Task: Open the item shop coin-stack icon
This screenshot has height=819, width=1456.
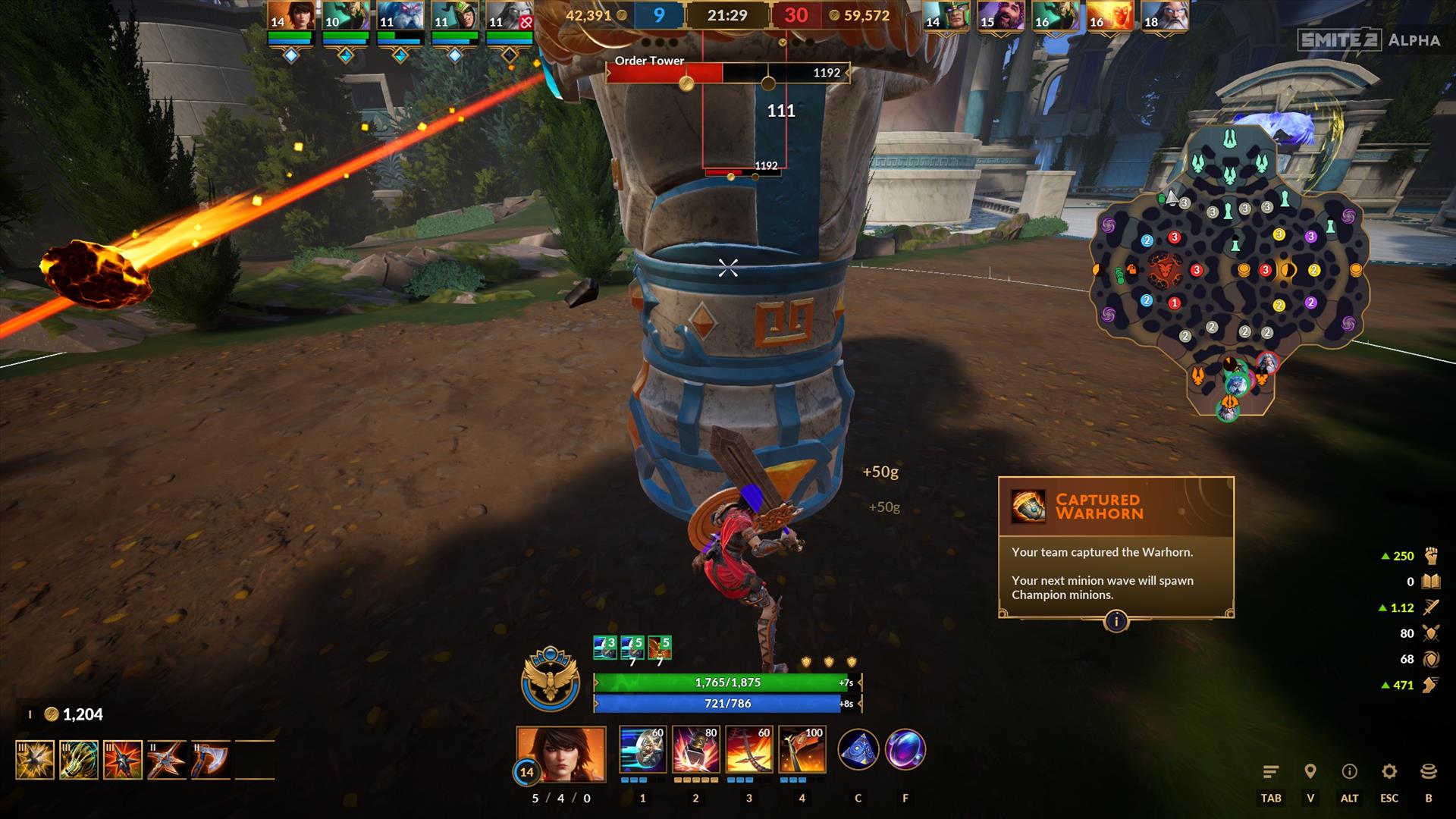Action: click(1429, 772)
